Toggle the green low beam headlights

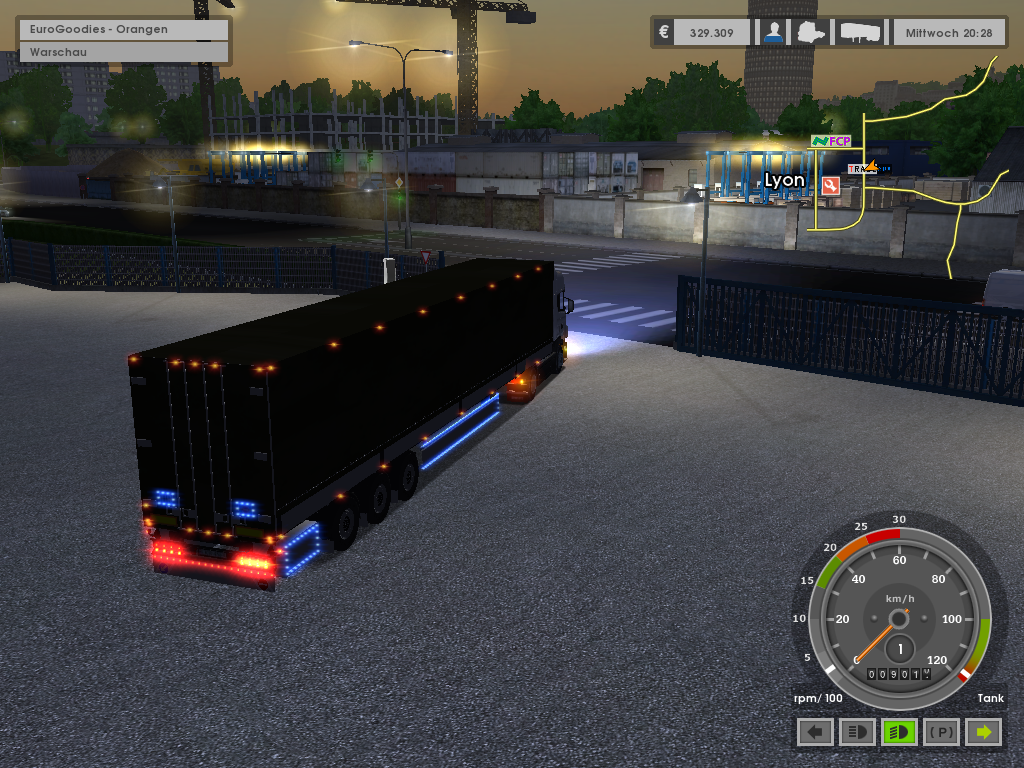click(x=900, y=732)
